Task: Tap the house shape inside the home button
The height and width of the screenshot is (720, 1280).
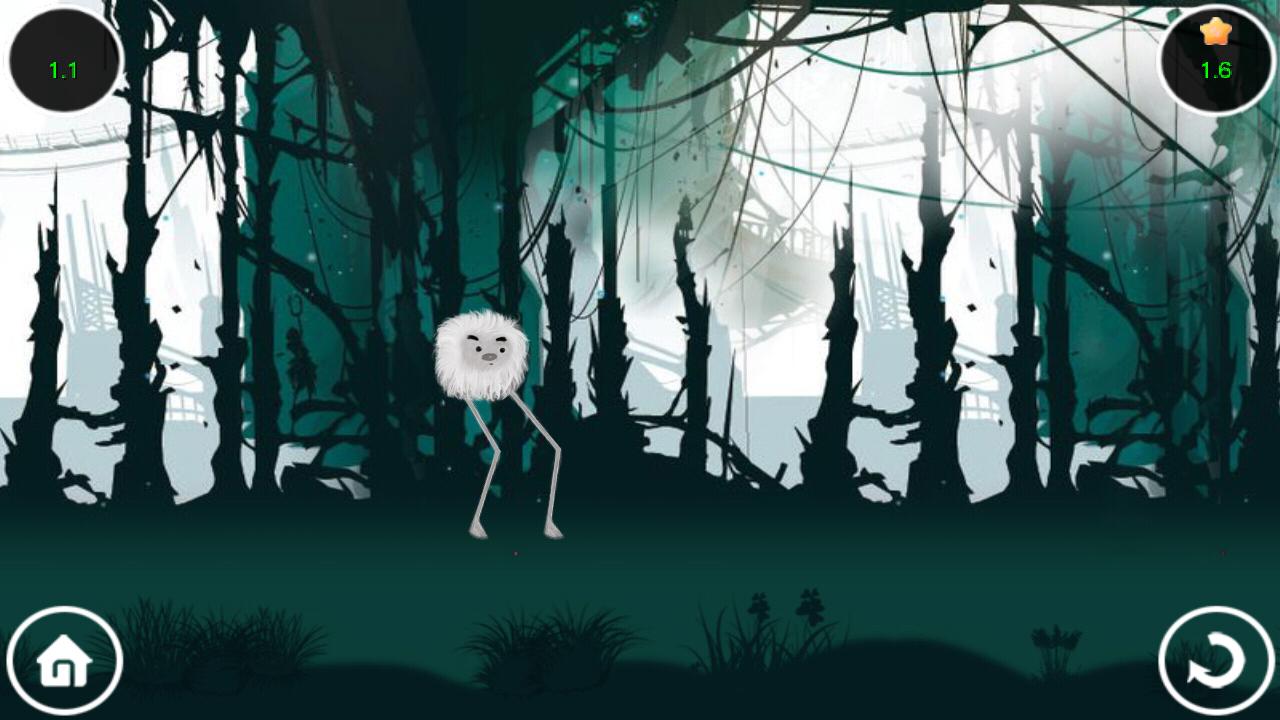Action: point(65,660)
